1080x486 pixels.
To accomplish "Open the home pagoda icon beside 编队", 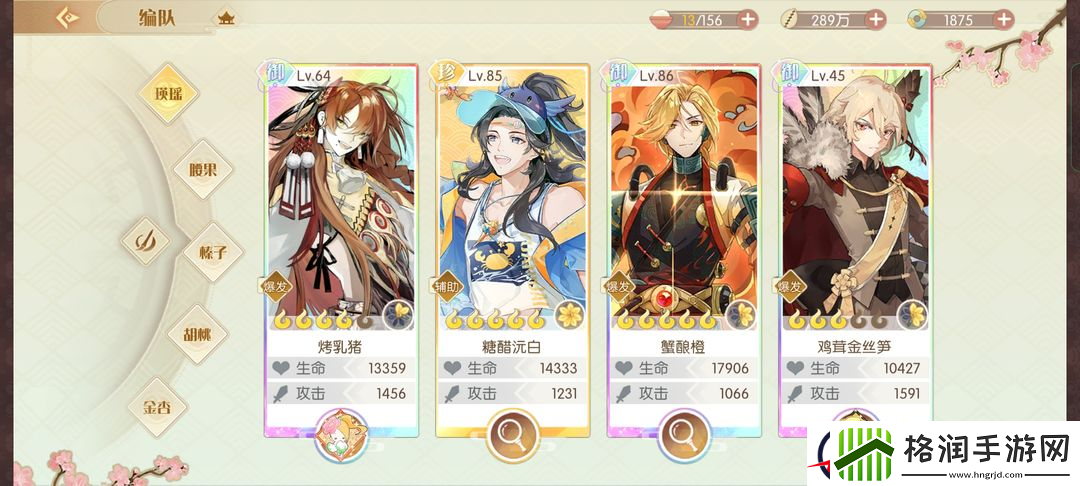I will [226, 18].
